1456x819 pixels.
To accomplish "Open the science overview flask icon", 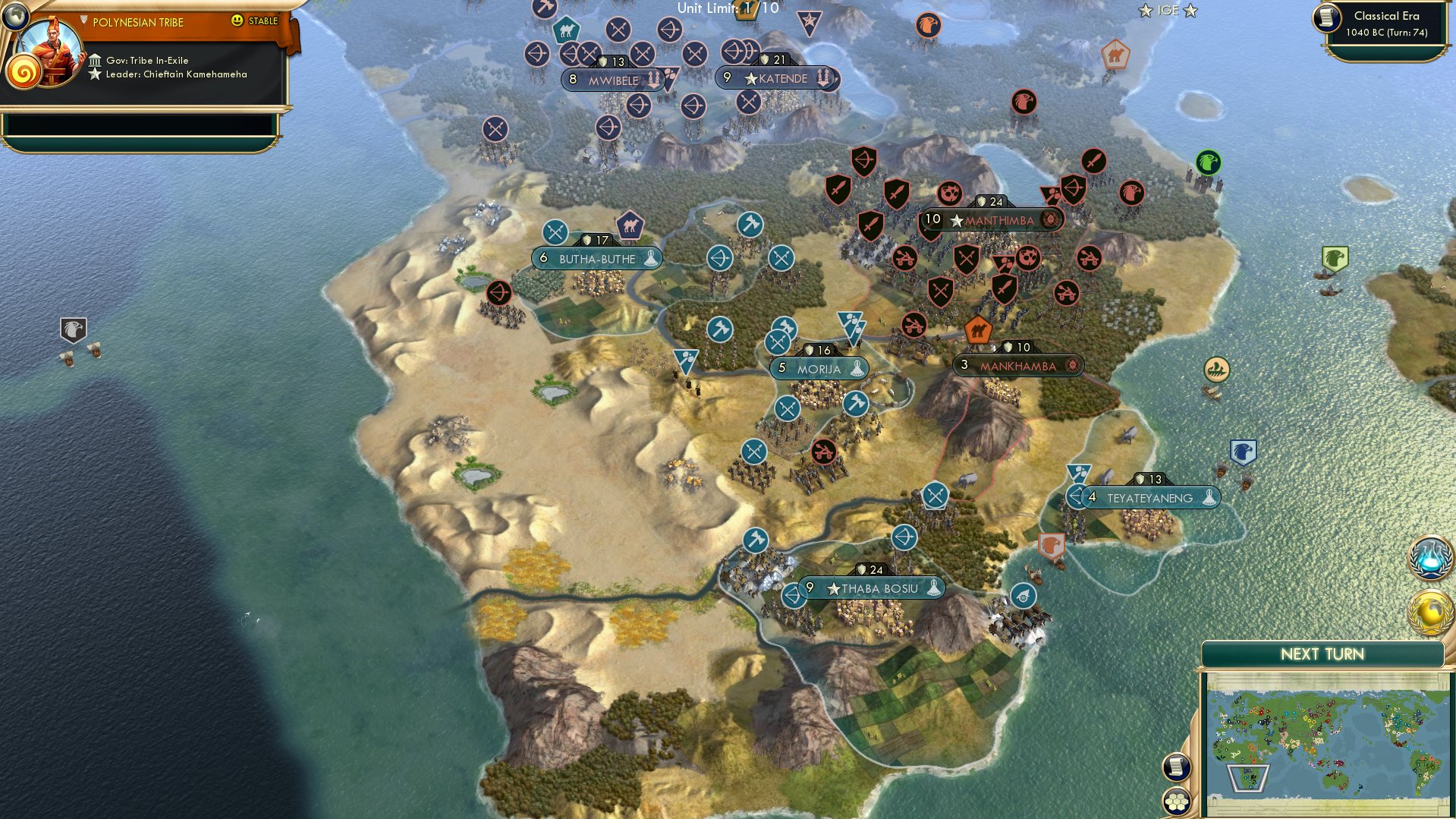I will click(x=1429, y=556).
